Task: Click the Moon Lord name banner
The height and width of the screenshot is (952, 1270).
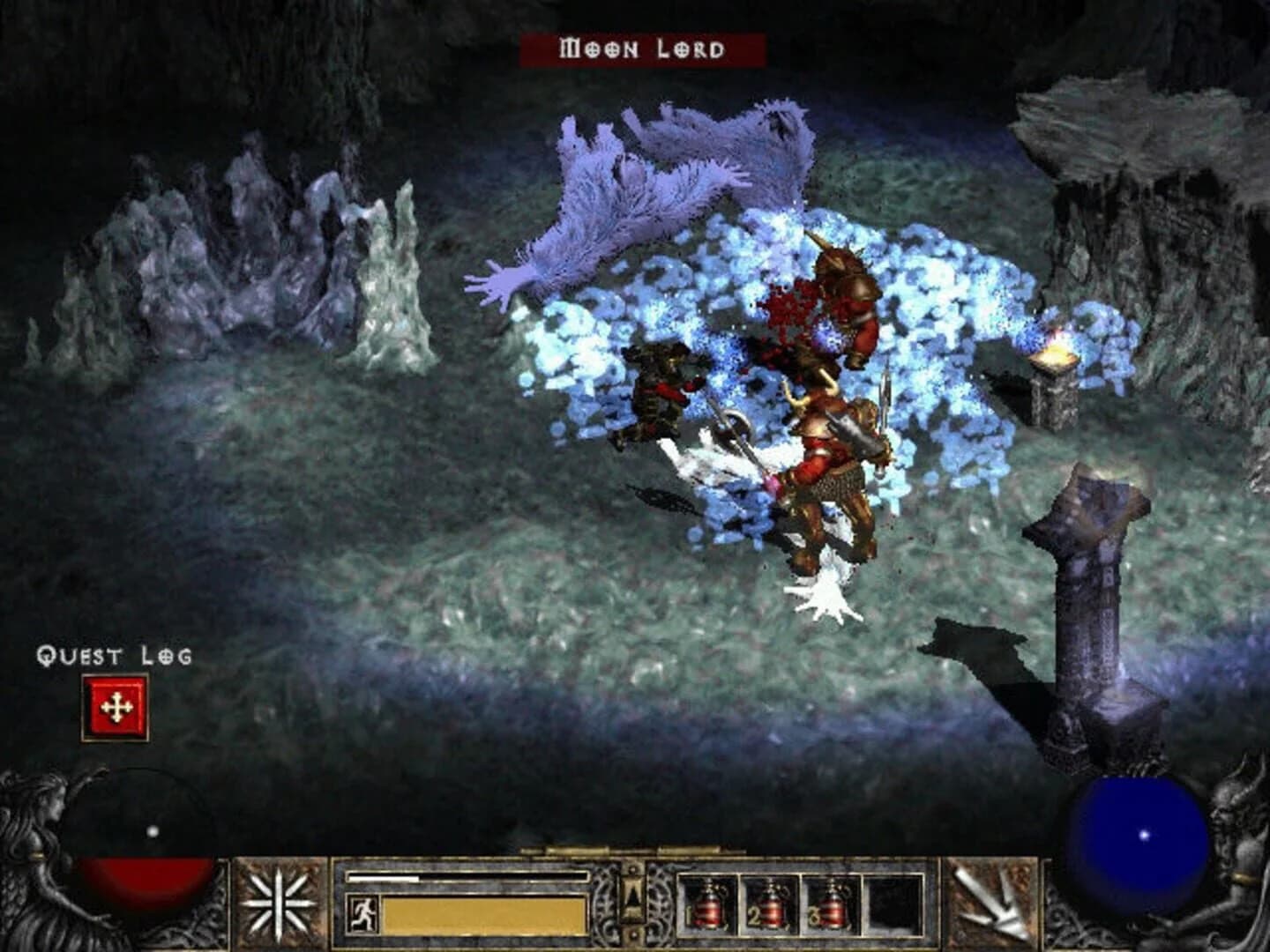Action: [x=639, y=49]
